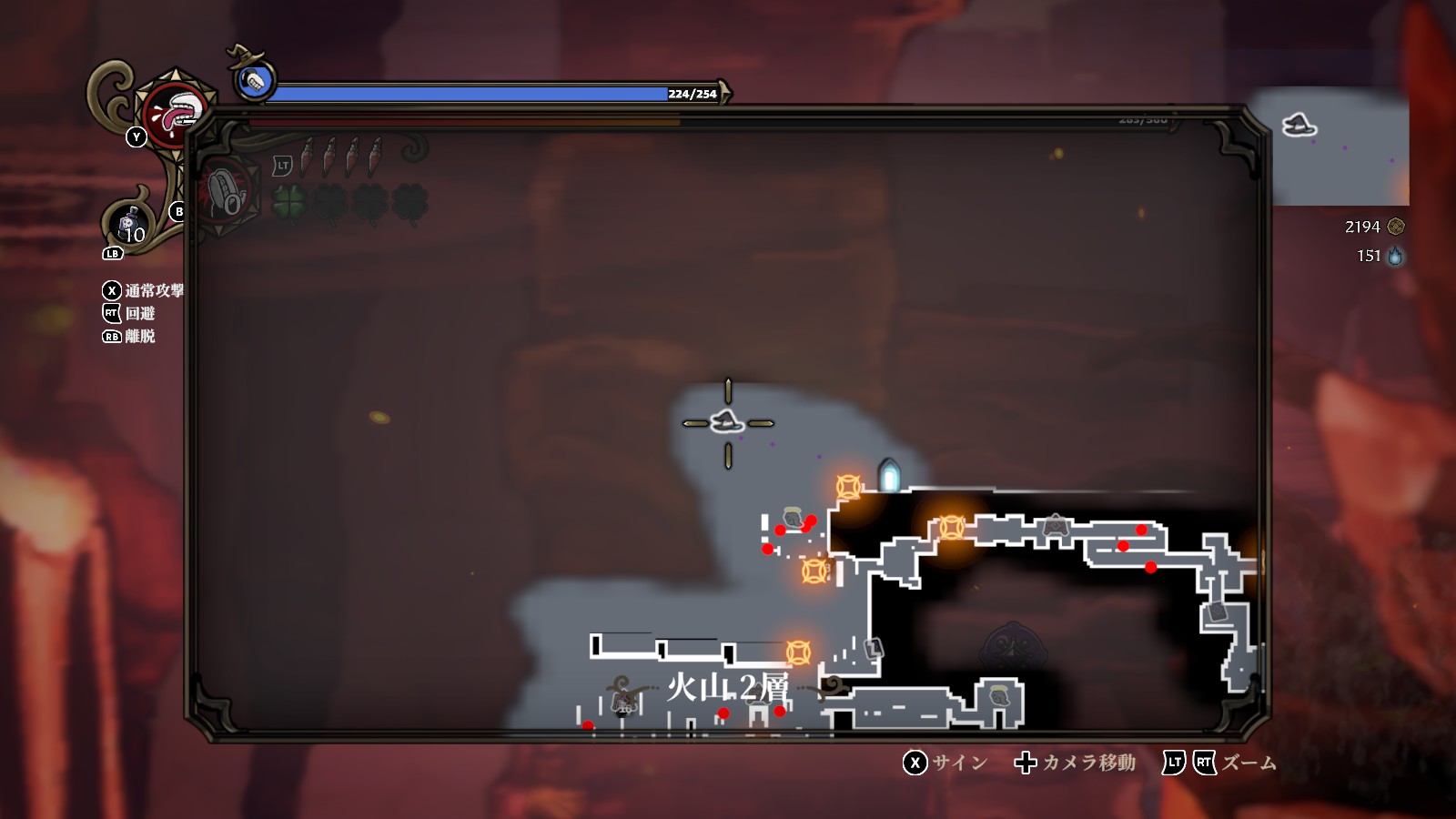This screenshot has height=819, width=1456.
Task: Click the blue skull character portrait
Action: (x=255, y=81)
